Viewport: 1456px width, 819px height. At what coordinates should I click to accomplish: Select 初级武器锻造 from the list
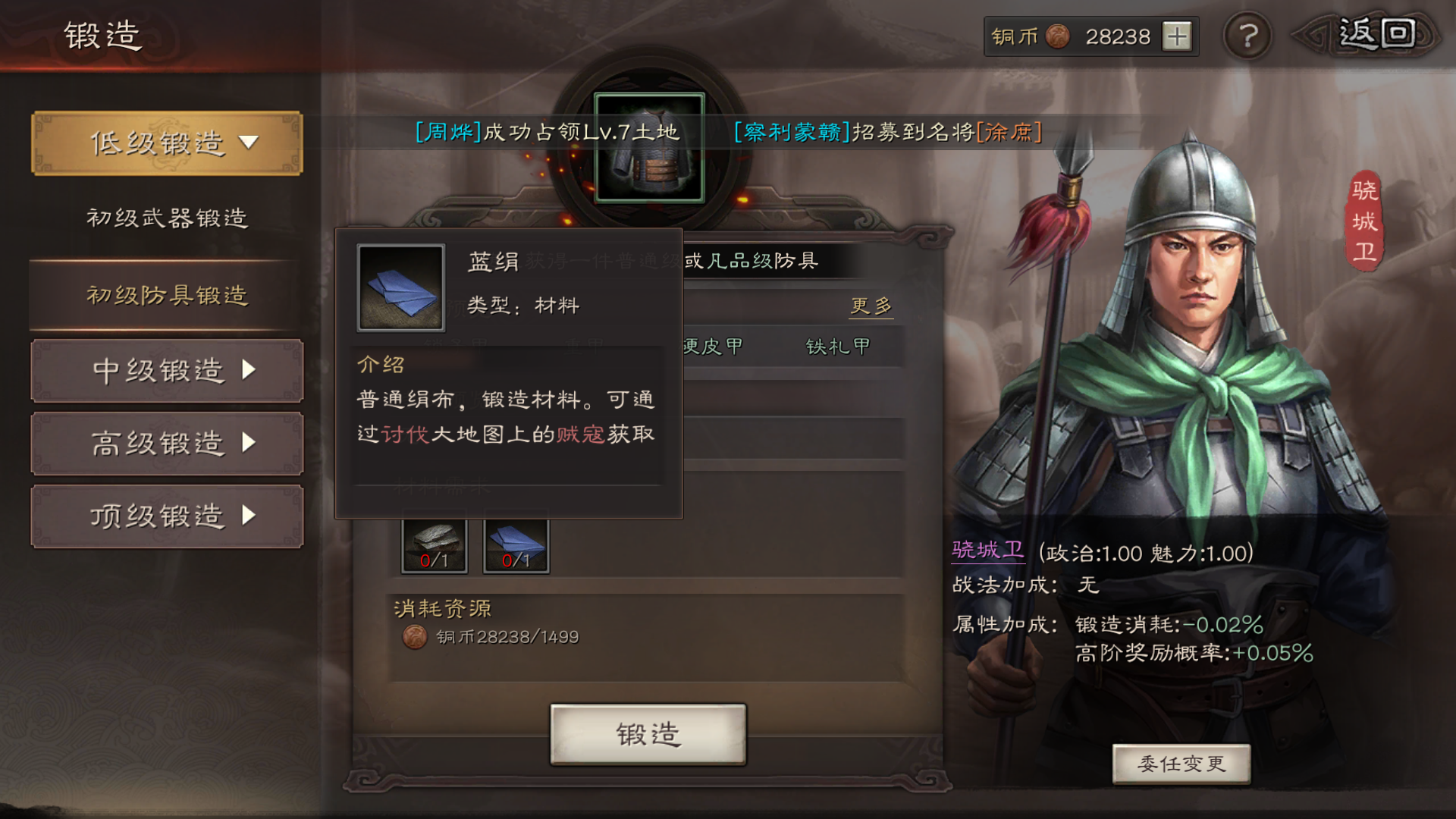point(167,218)
